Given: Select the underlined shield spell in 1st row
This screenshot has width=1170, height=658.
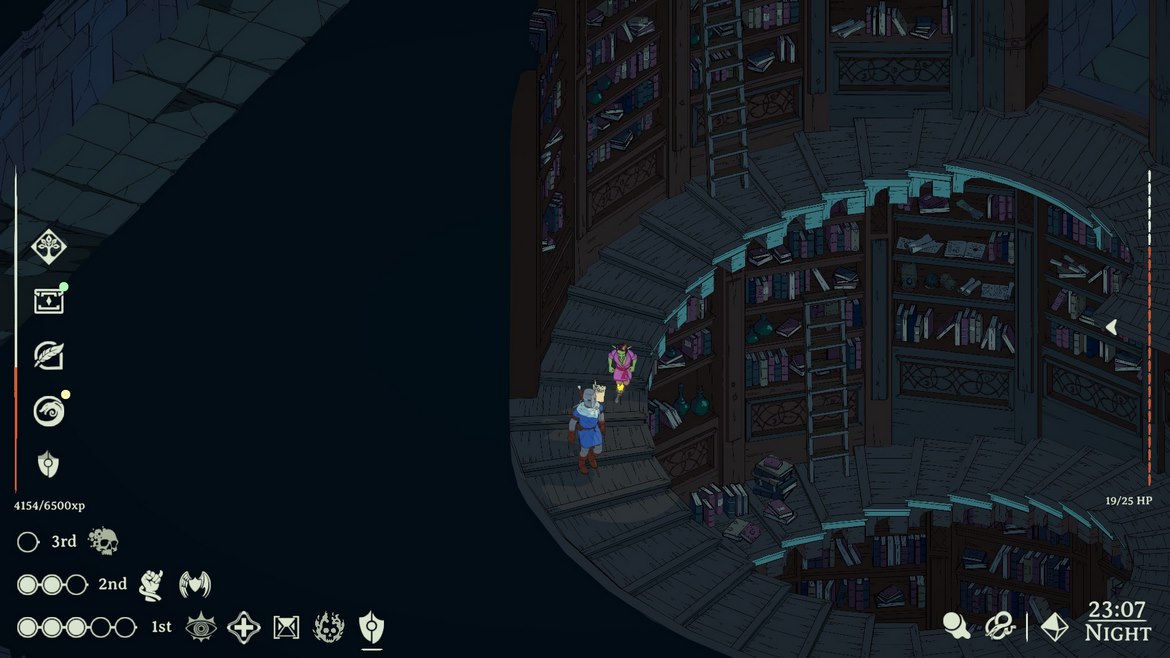Looking at the screenshot, I should coord(371,627).
